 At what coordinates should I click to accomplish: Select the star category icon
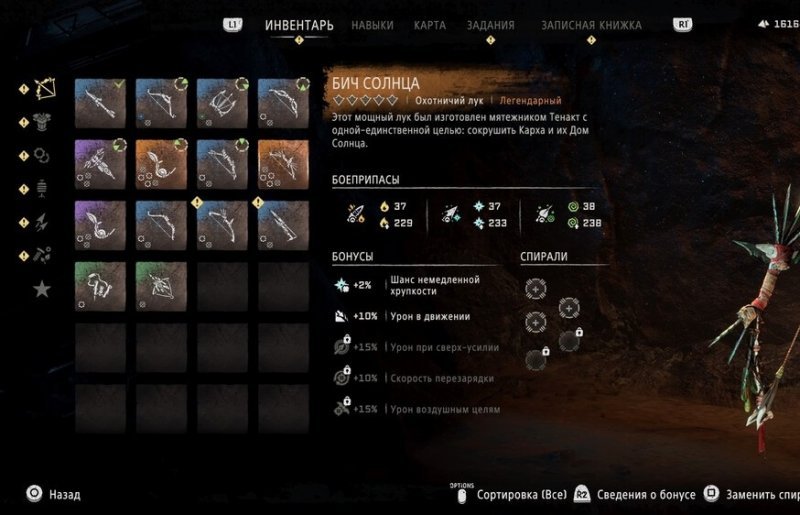[43, 289]
